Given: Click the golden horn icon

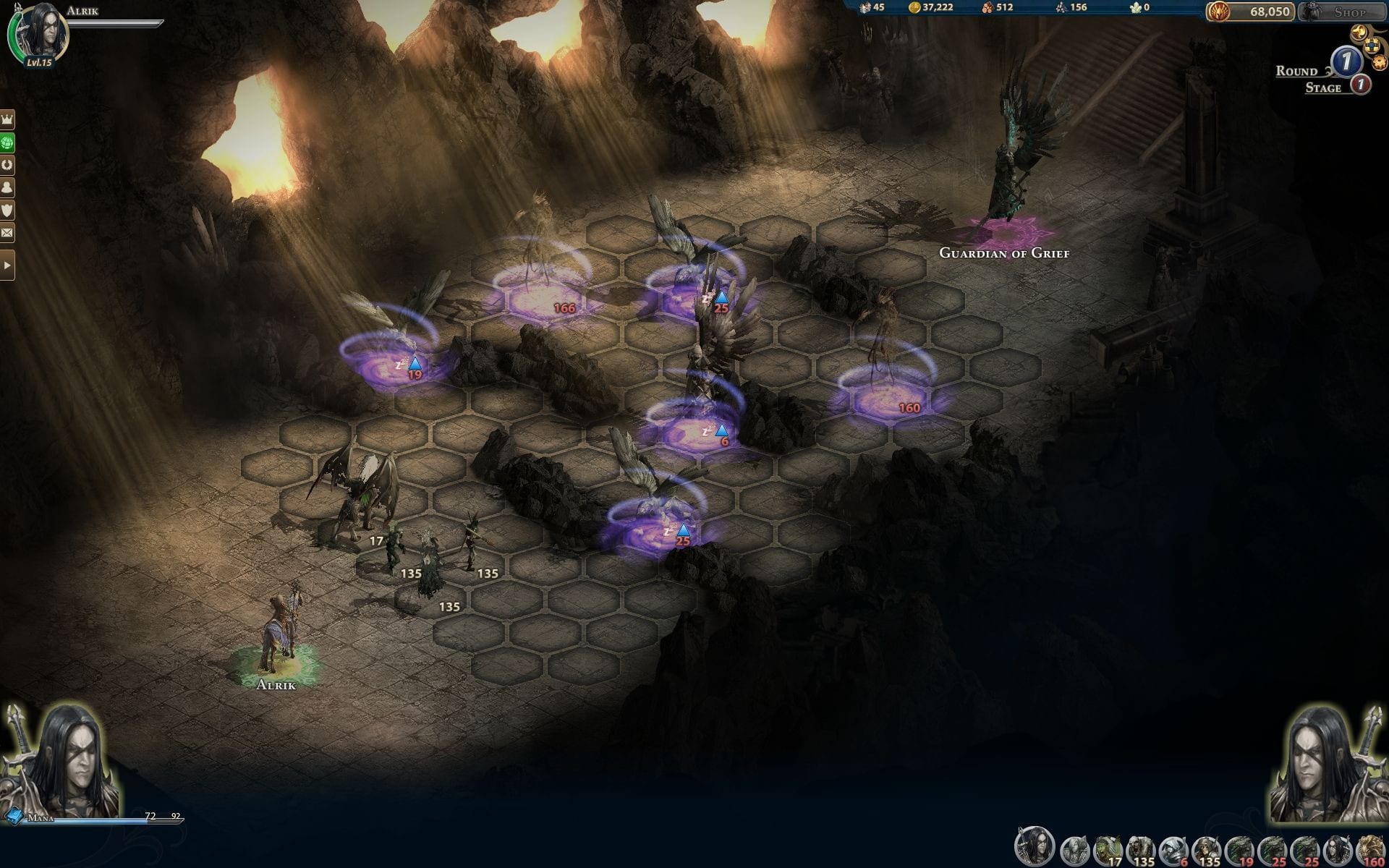Looking at the screenshot, I should (x=1359, y=33).
